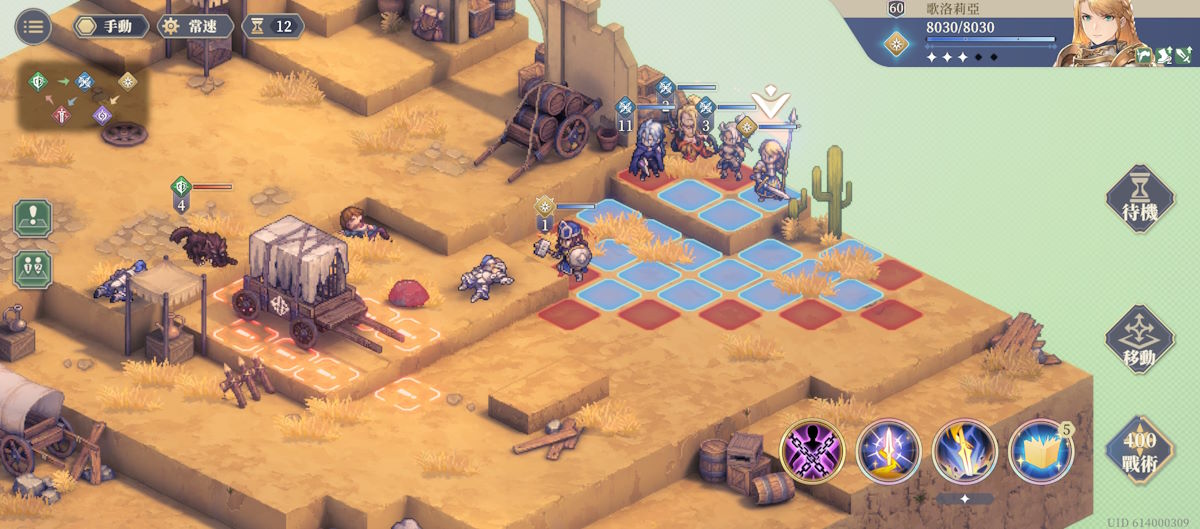Toggle the 手動 manual mode button
Viewport: 1200px width, 529px height.
tap(109, 26)
